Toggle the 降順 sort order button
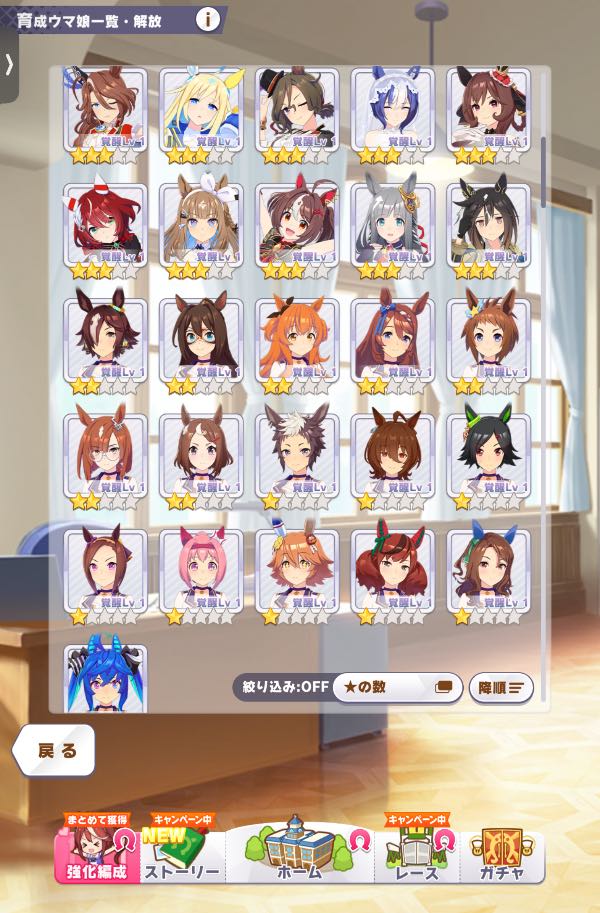This screenshot has width=600, height=913. [x=501, y=687]
